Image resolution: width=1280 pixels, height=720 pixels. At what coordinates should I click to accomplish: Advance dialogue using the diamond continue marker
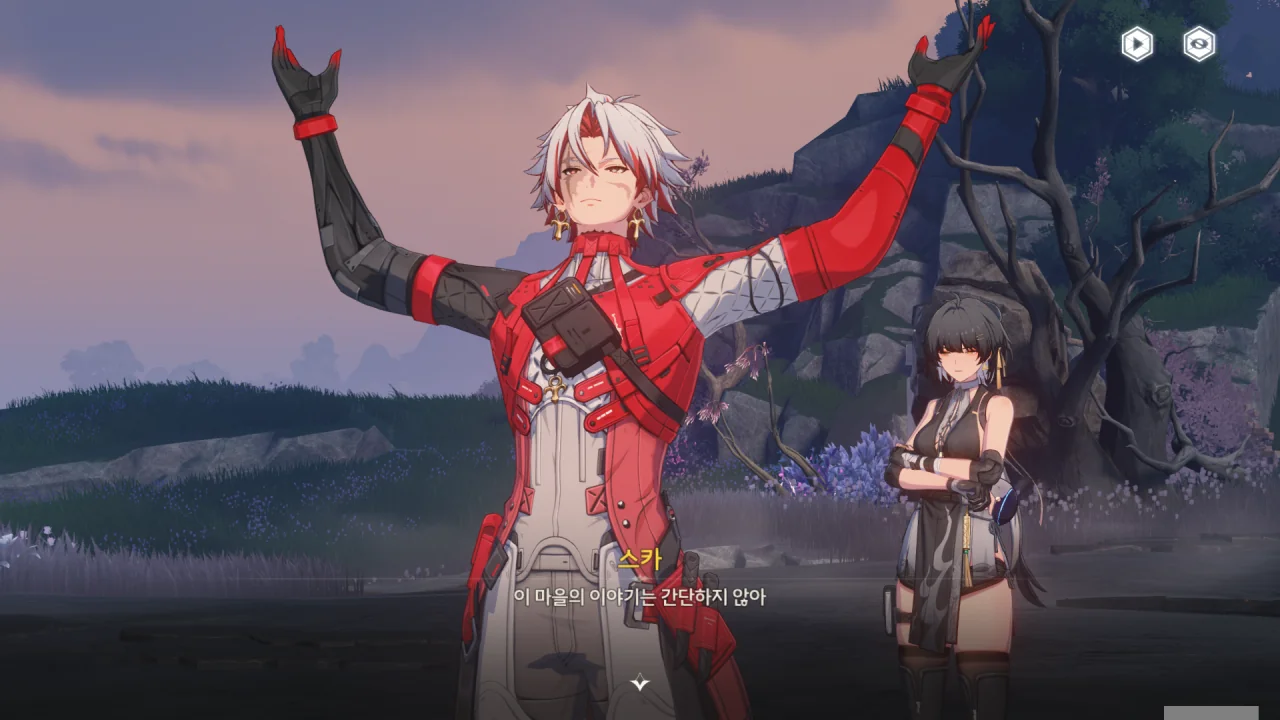coord(640,683)
